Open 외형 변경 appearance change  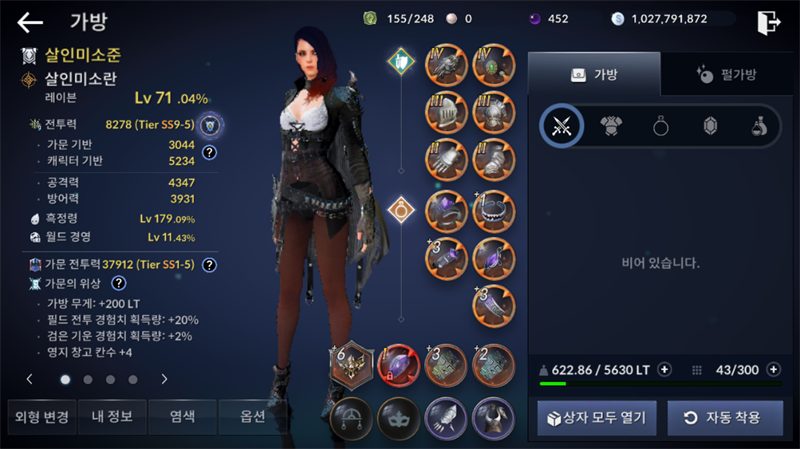41,416
